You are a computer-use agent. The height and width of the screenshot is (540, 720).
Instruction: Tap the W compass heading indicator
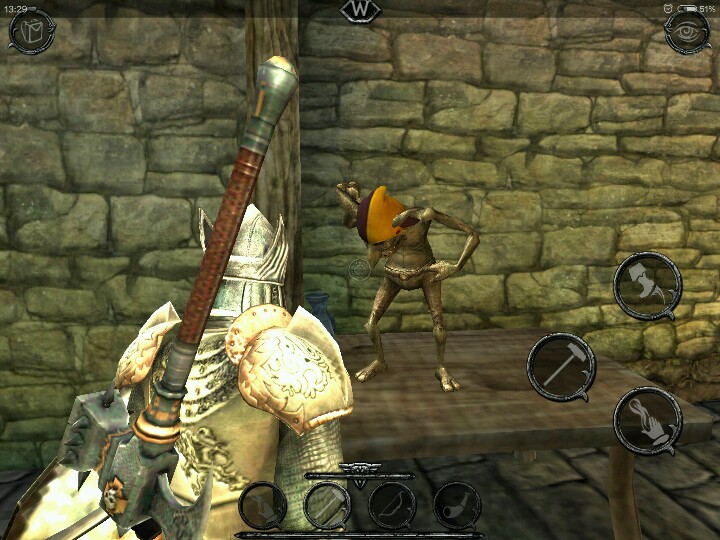pyautogui.click(x=360, y=10)
